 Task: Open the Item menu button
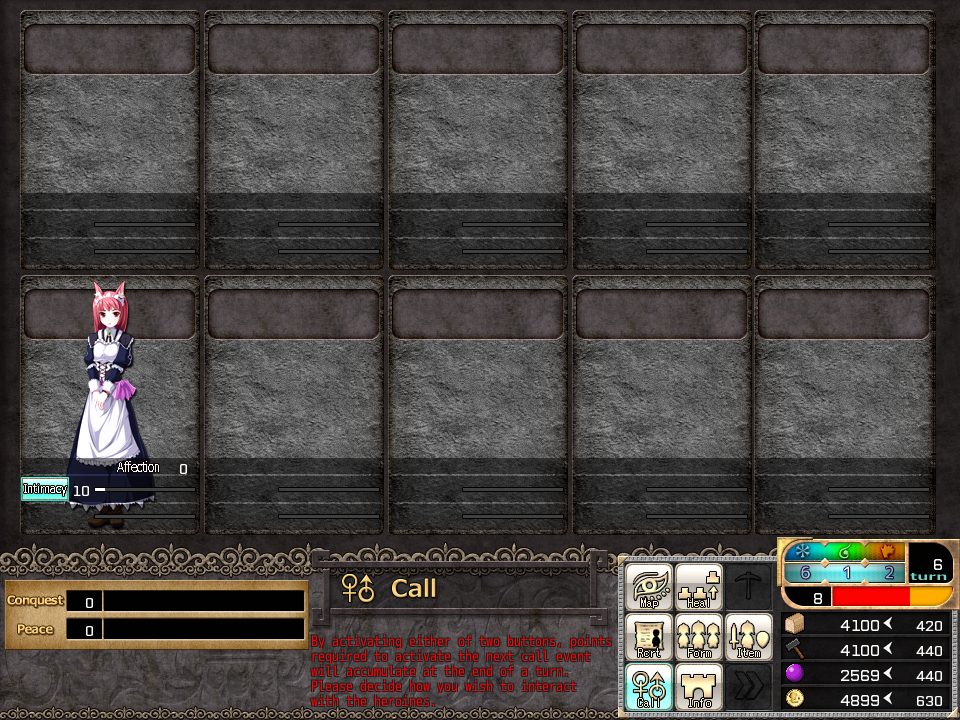click(748, 637)
